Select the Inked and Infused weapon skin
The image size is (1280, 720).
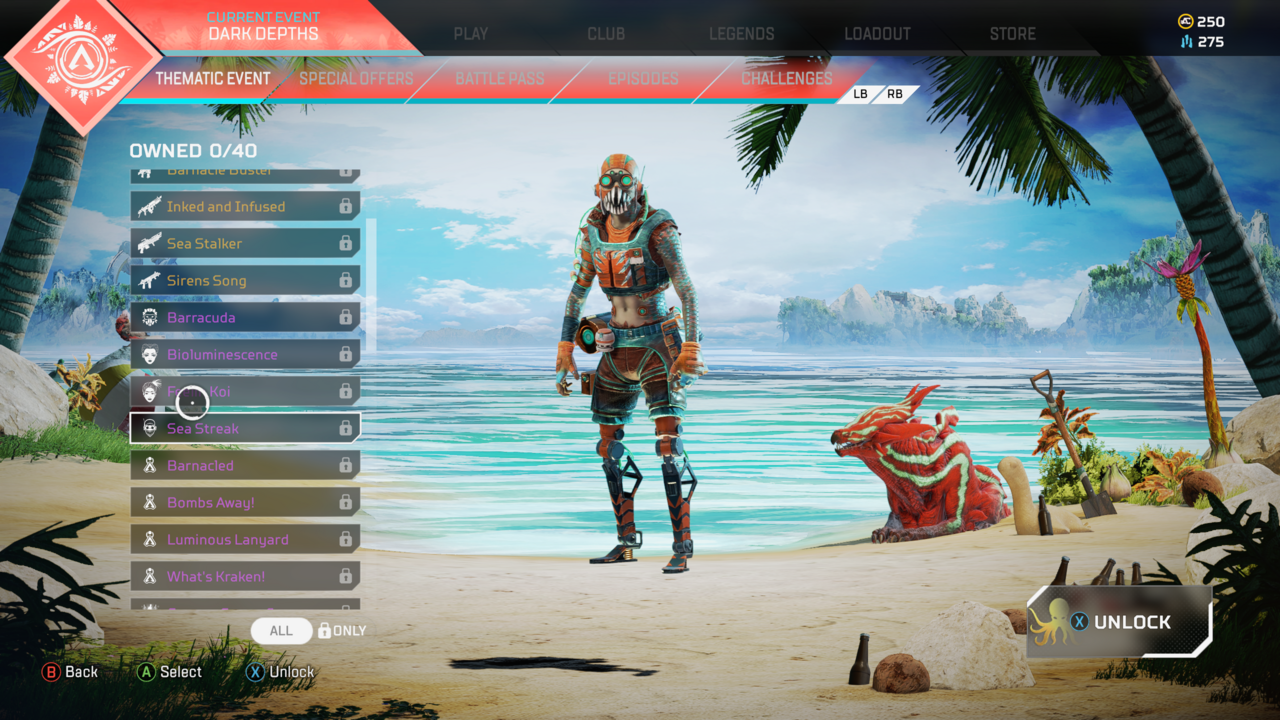point(245,207)
